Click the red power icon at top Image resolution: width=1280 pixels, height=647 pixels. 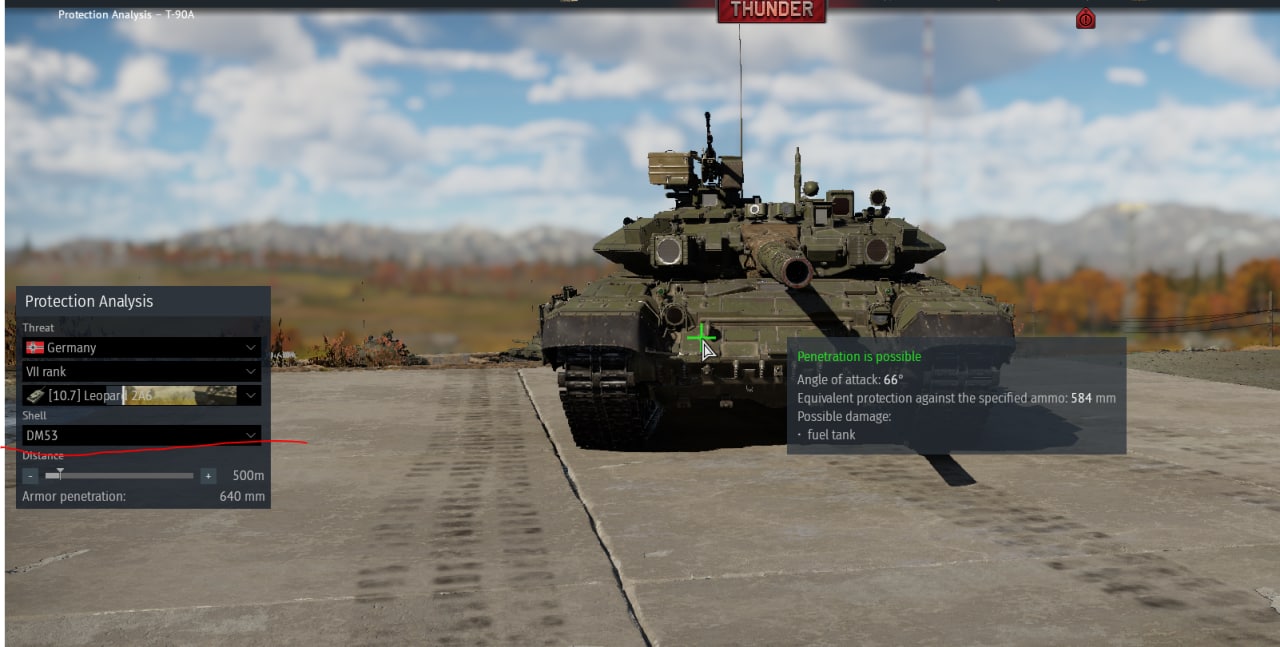(x=1085, y=18)
